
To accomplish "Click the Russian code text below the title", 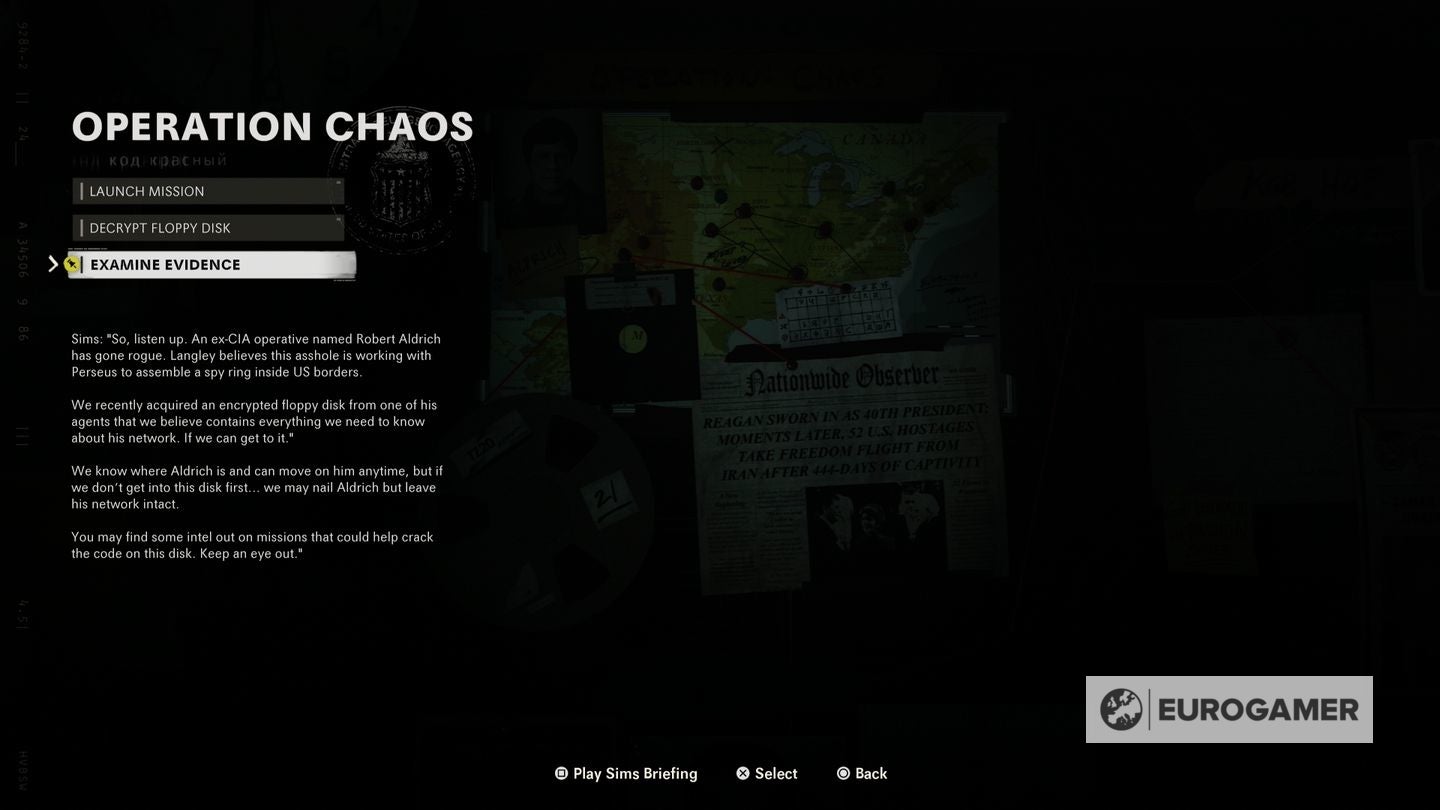I will coord(148,157).
